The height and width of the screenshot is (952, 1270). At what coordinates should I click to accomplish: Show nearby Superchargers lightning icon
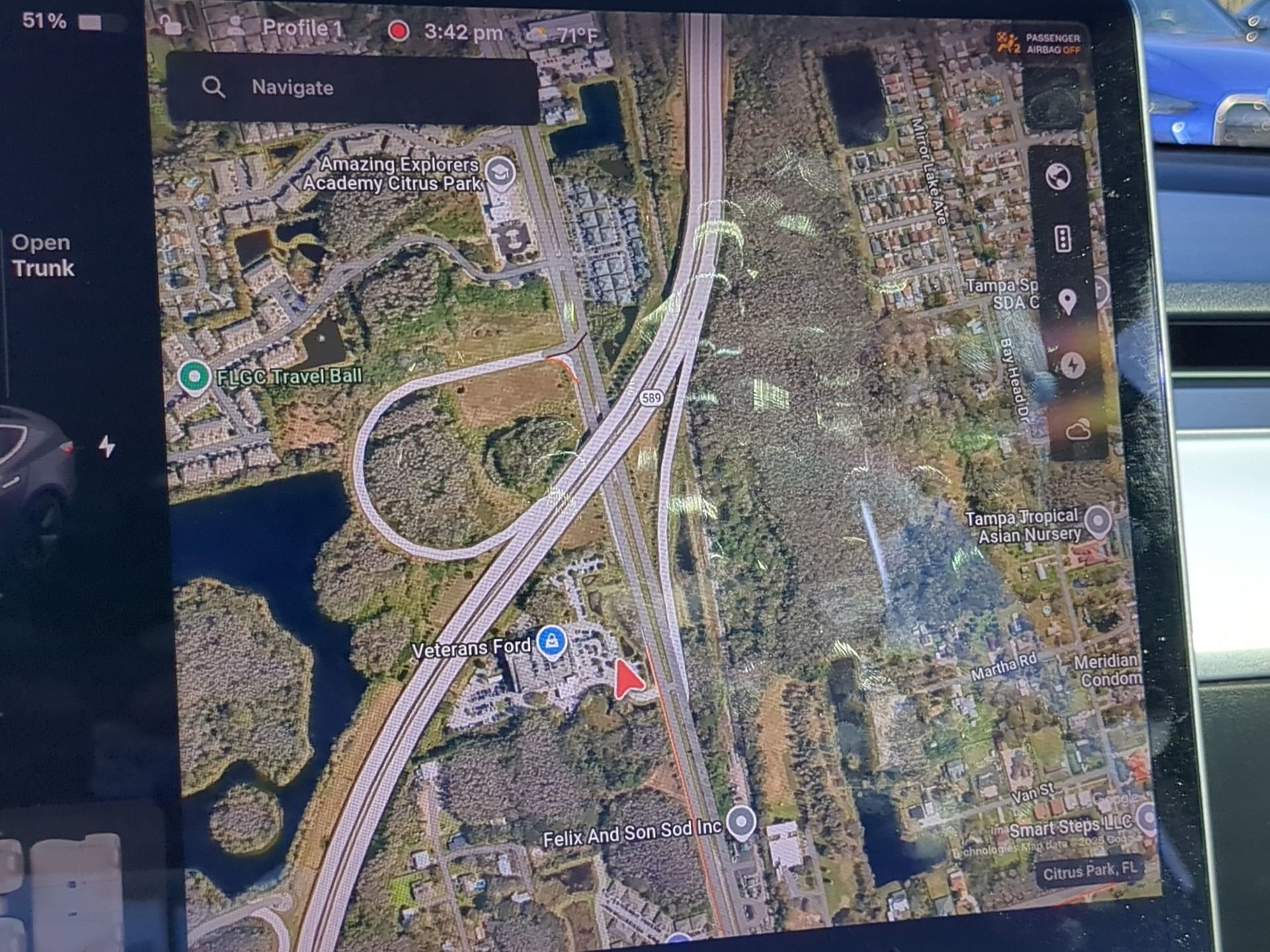[1072, 366]
